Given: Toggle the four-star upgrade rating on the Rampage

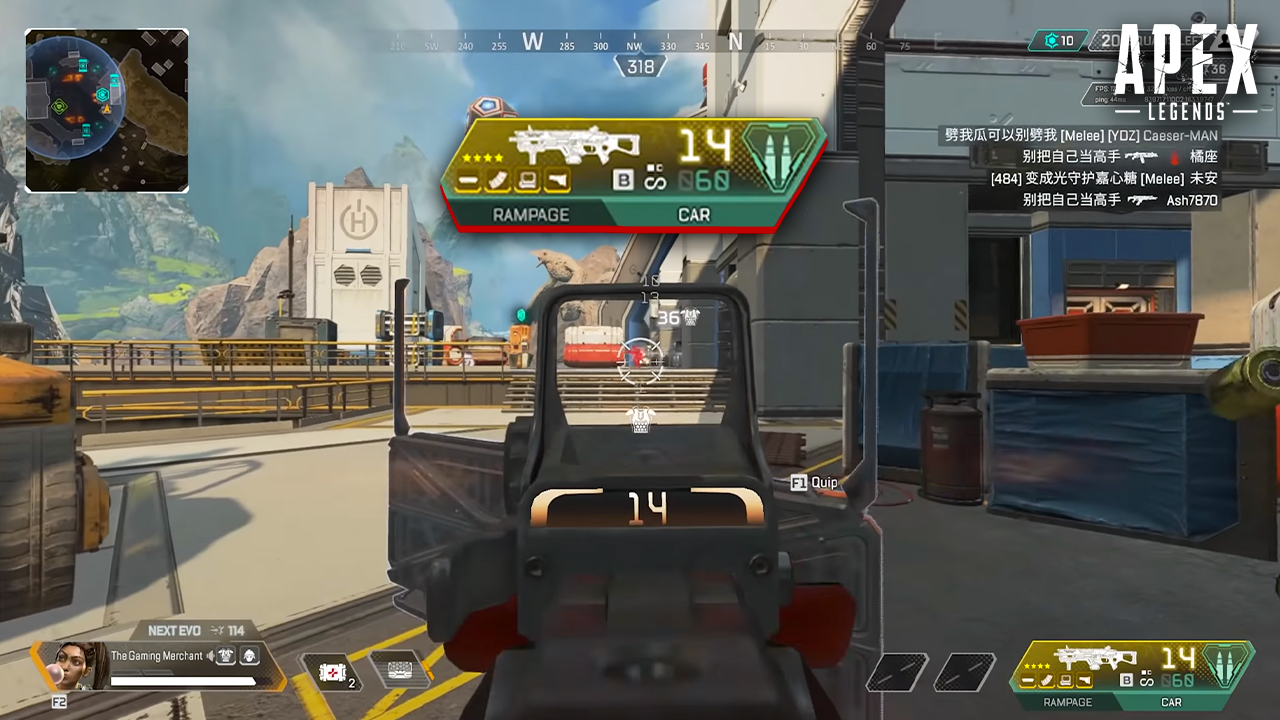Looking at the screenshot, I should pyautogui.click(x=481, y=157).
